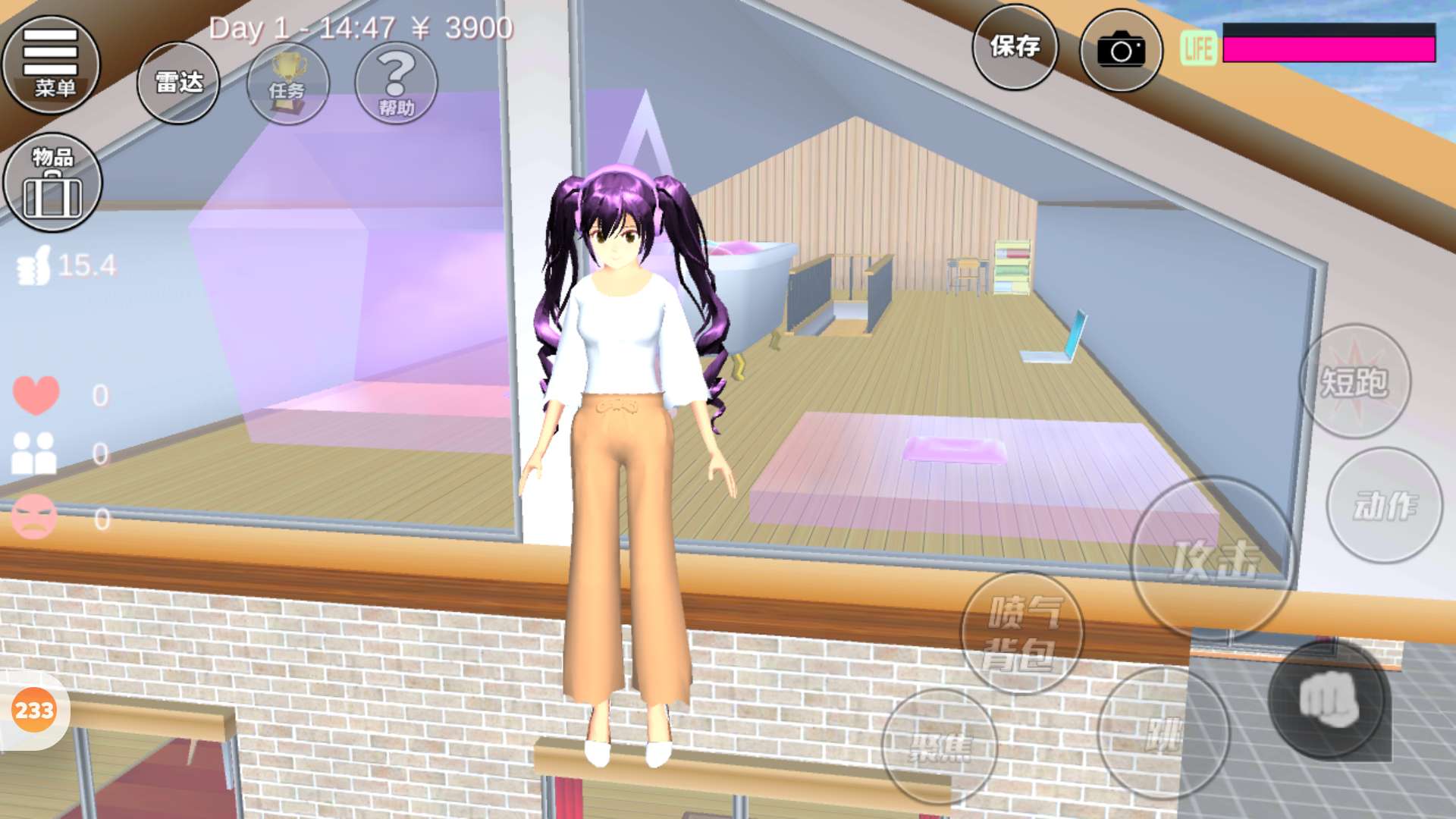Open the 动作 actions button
This screenshot has width=1456, height=819.
coord(1384,506)
